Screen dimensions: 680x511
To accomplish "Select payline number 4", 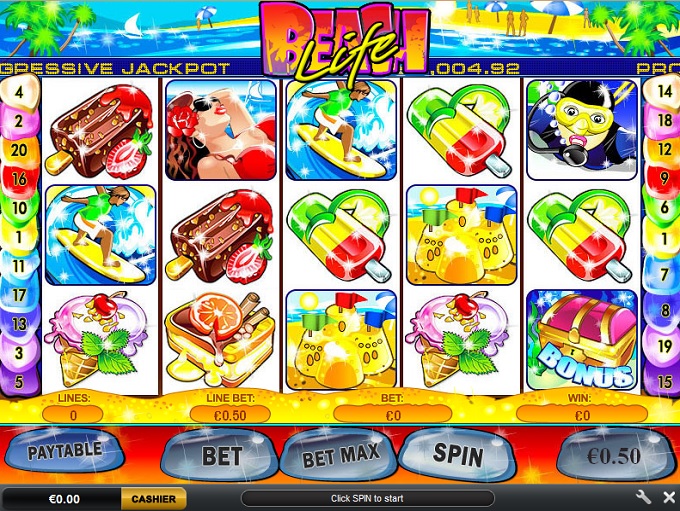I will 20,91.
